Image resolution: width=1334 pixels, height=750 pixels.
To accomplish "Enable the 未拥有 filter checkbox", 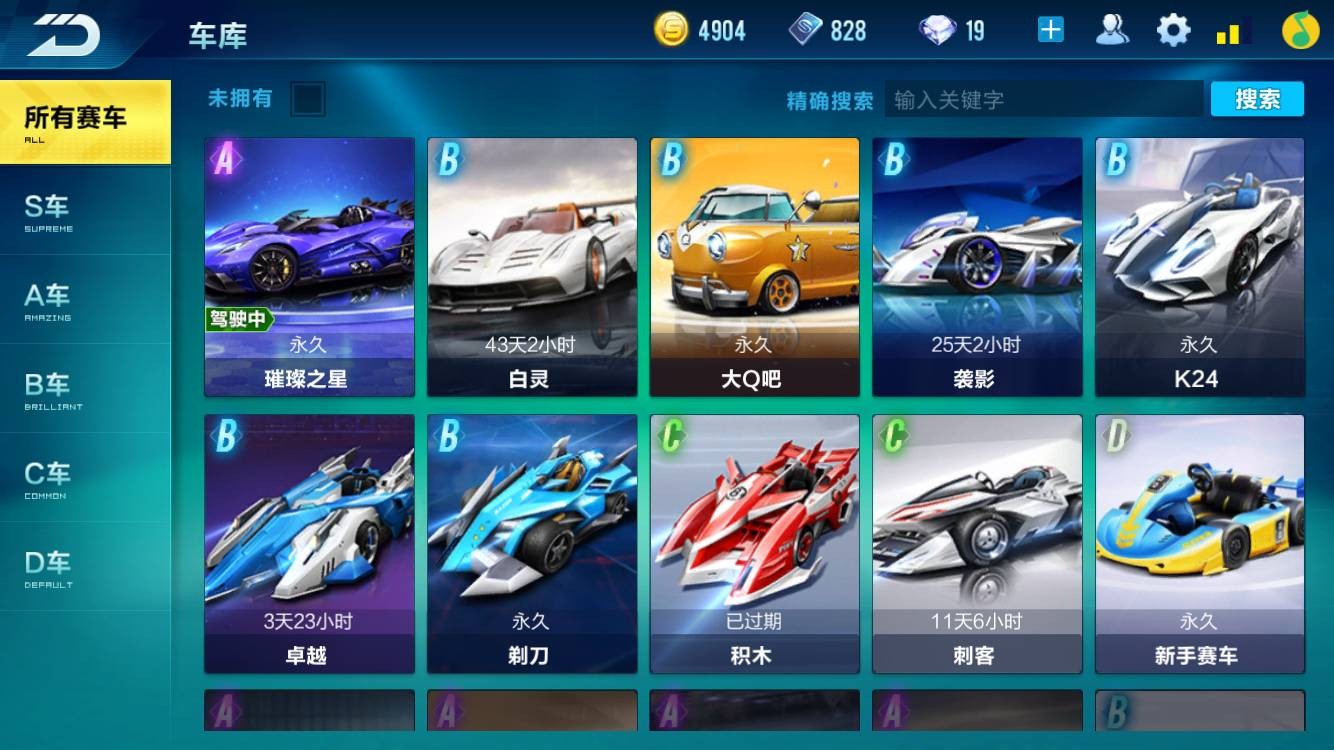I will (308, 100).
